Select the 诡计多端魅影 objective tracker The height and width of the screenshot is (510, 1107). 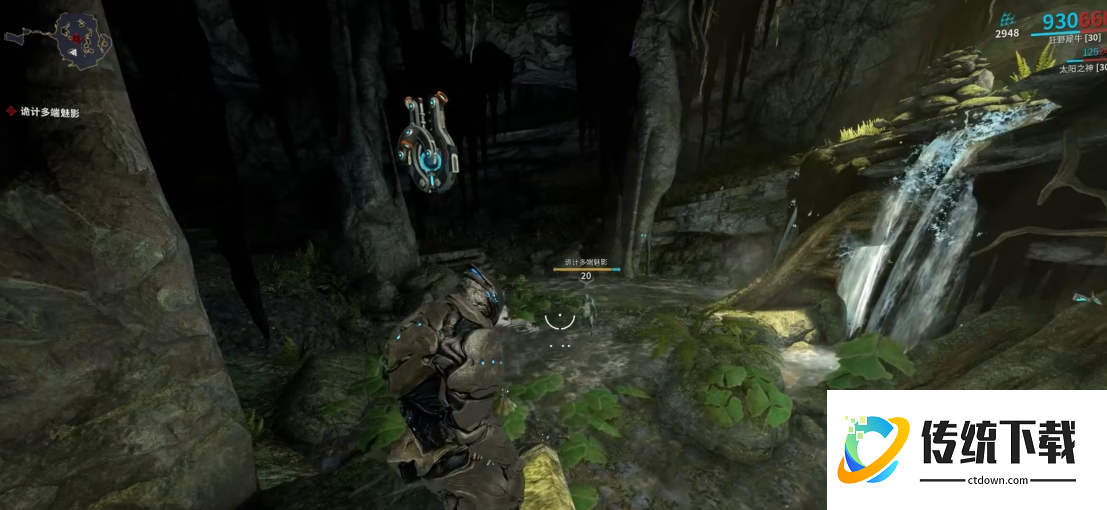pyautogui.click(x=48, y=112)
